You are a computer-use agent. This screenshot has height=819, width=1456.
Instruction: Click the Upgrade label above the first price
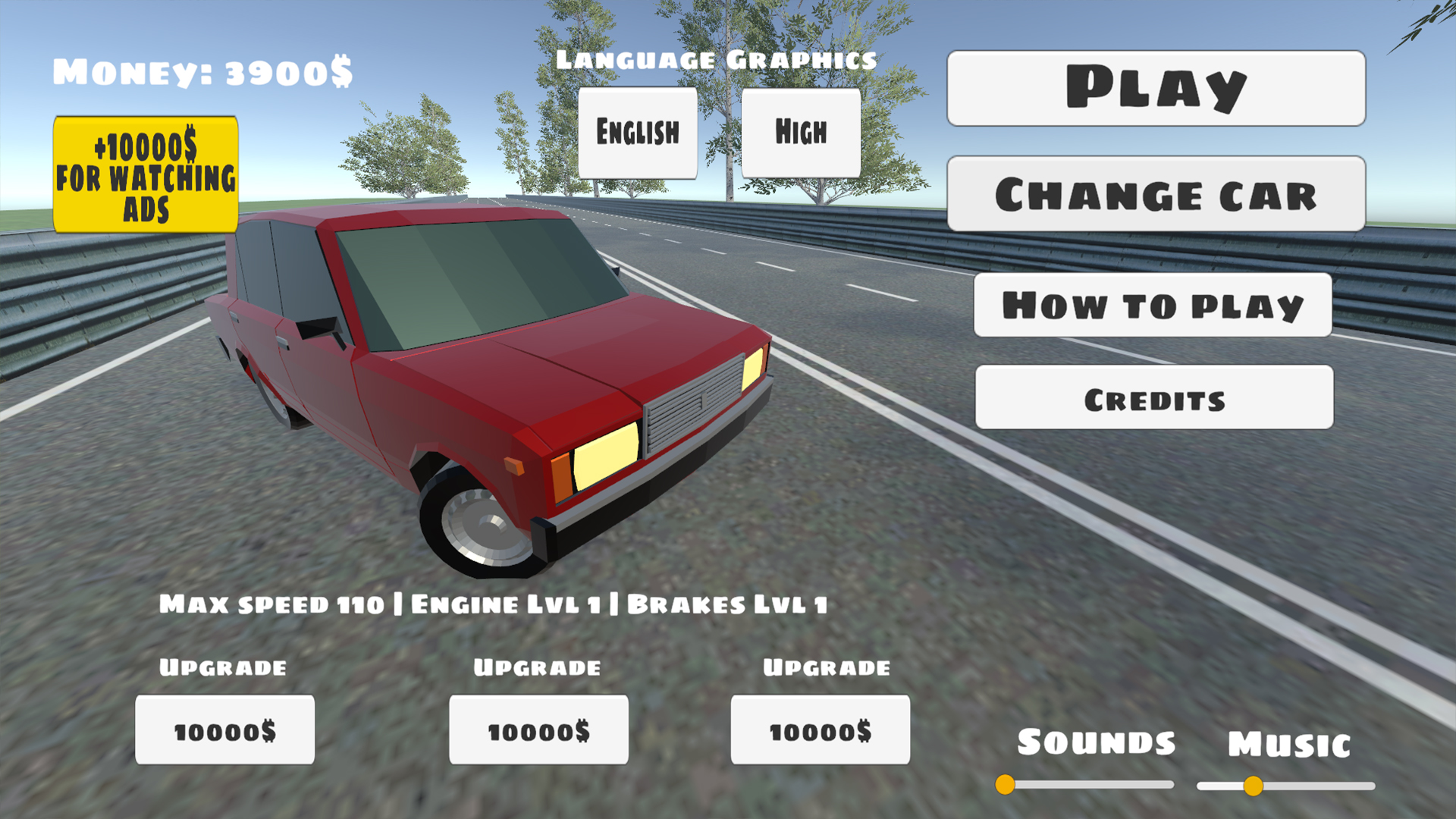click(x=222, y=669)
